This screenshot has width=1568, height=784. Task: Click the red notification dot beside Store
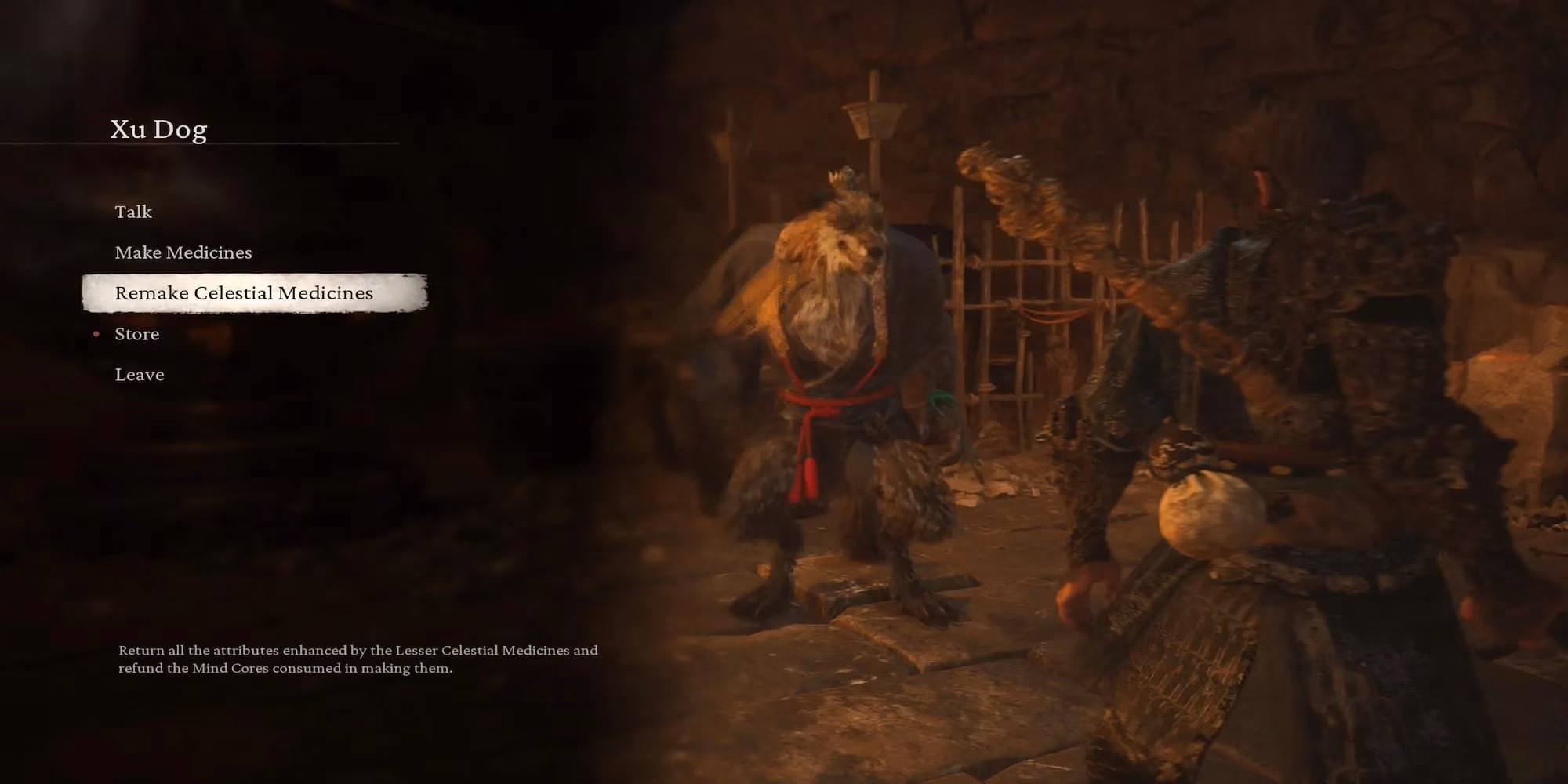click(96, 334)
